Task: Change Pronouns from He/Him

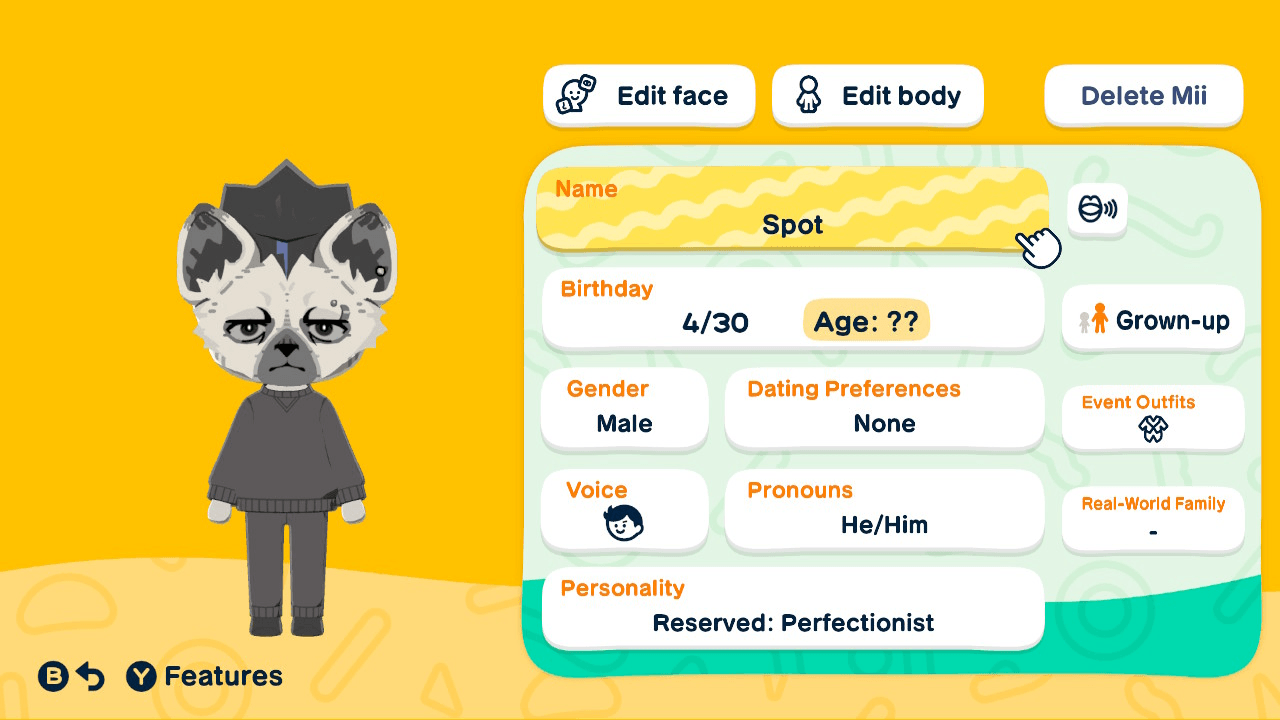Action: tap(884, 510)
